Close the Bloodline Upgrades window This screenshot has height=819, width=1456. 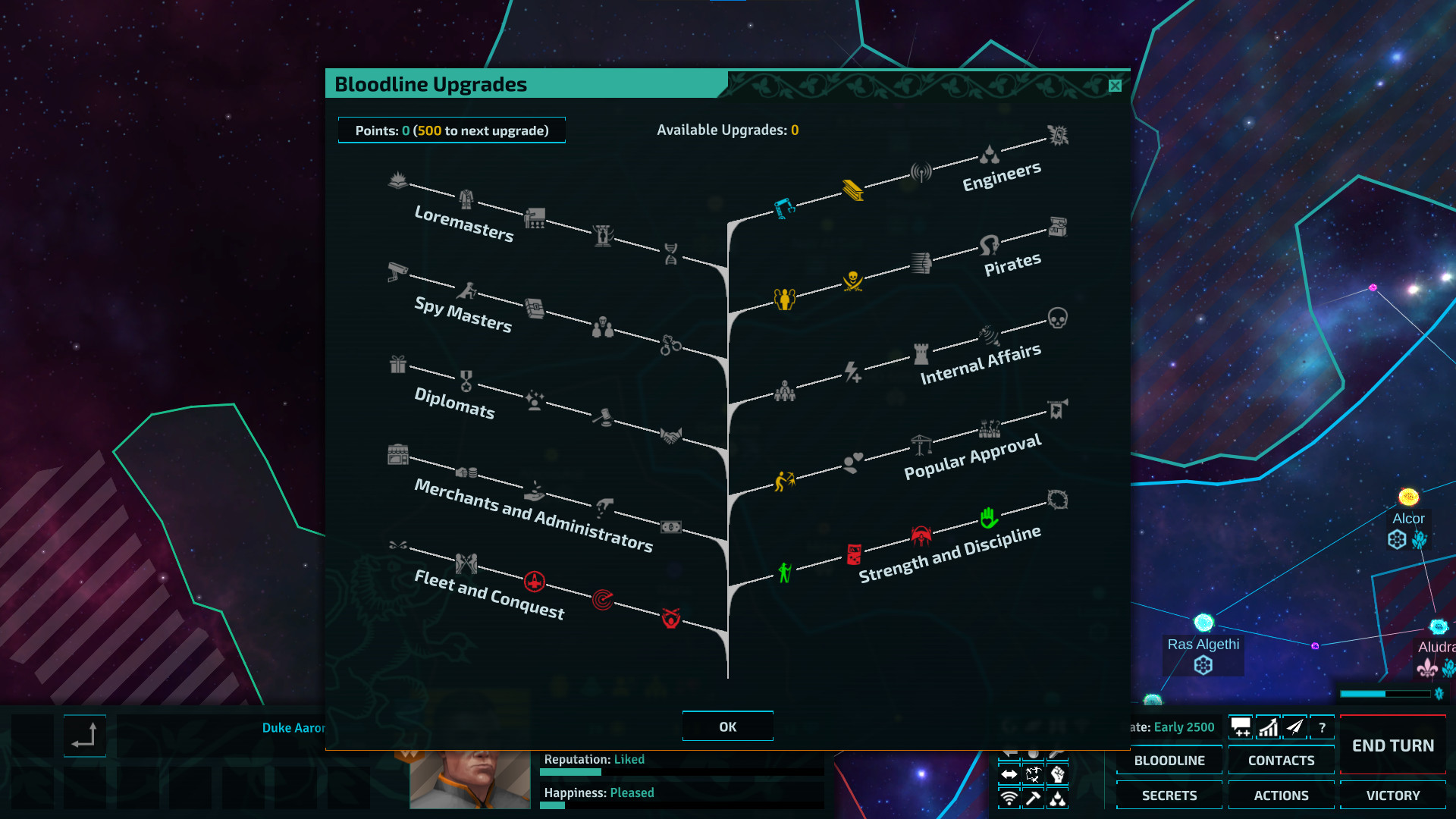tap(1115, 86)
